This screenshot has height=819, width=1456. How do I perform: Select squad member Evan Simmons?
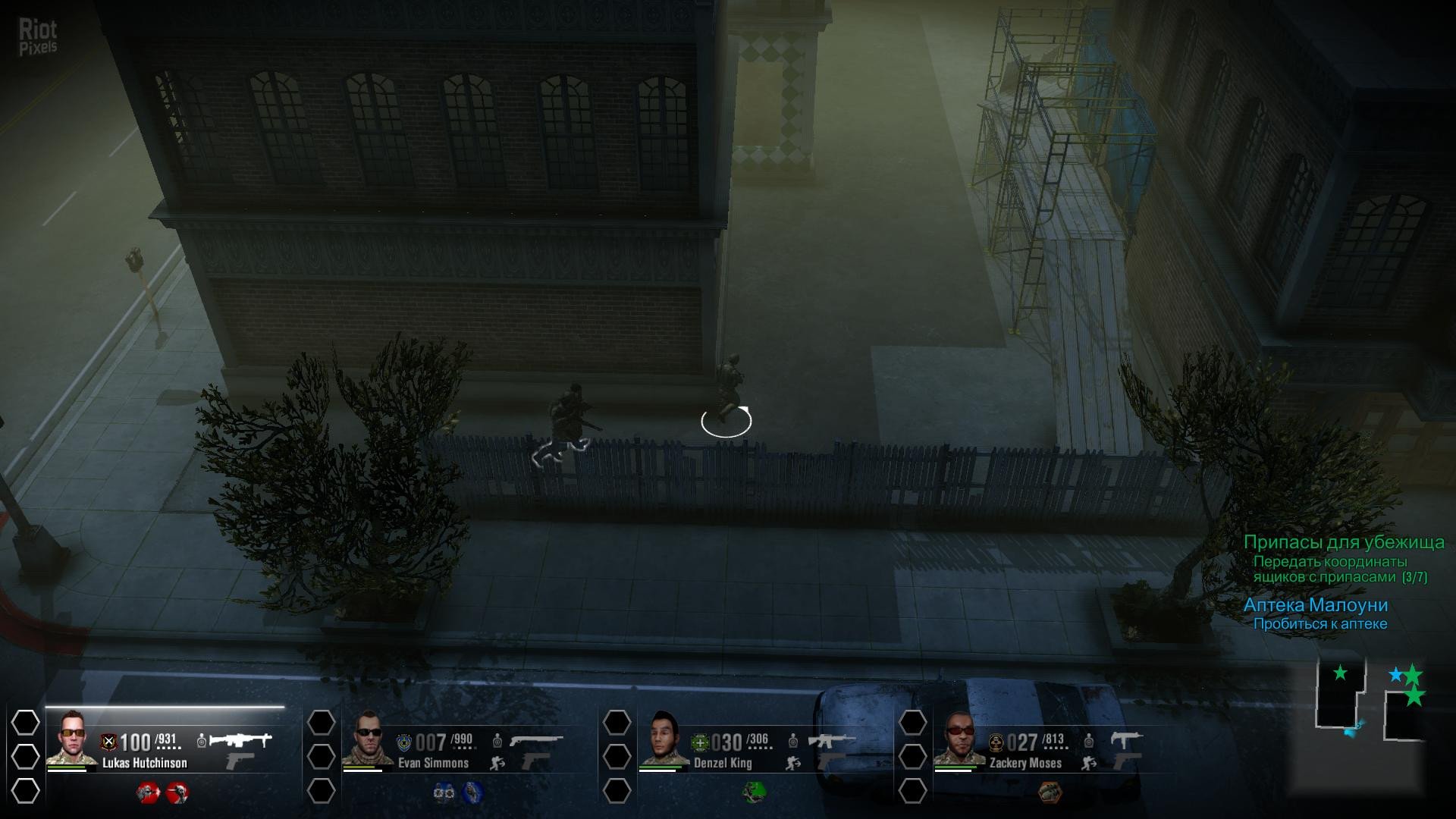pyautogui.click(x=367, y=738)
